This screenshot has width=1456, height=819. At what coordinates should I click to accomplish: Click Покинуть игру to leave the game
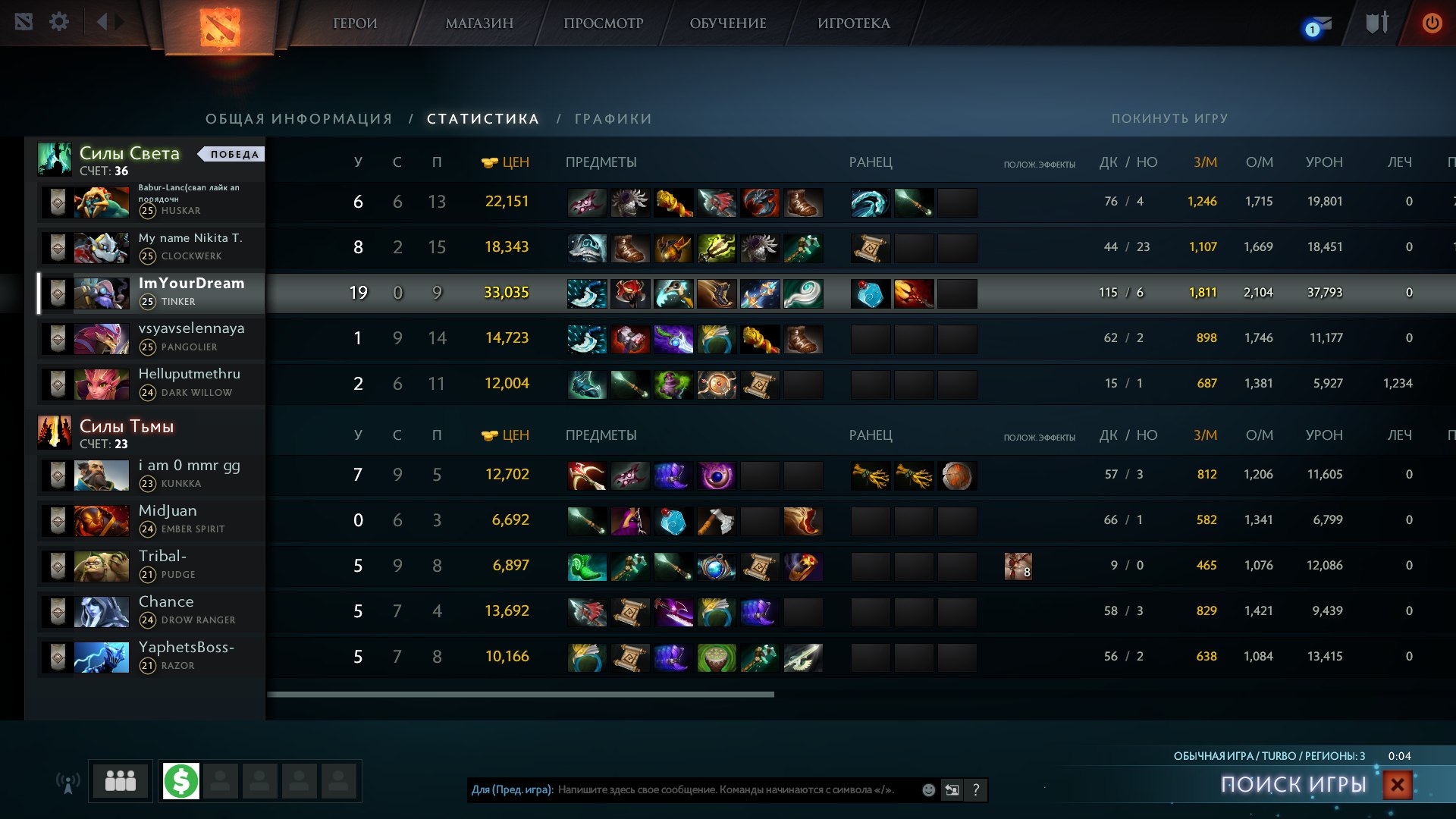(x=1169, y=119)
